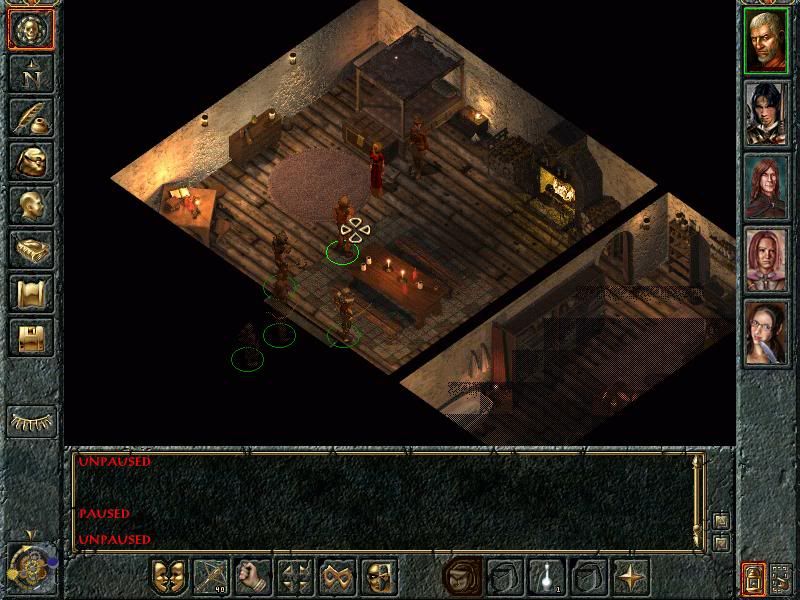This screenshot has width=800, height=600.
Task: Rest the party with the closed eye button
Action: 31,422
